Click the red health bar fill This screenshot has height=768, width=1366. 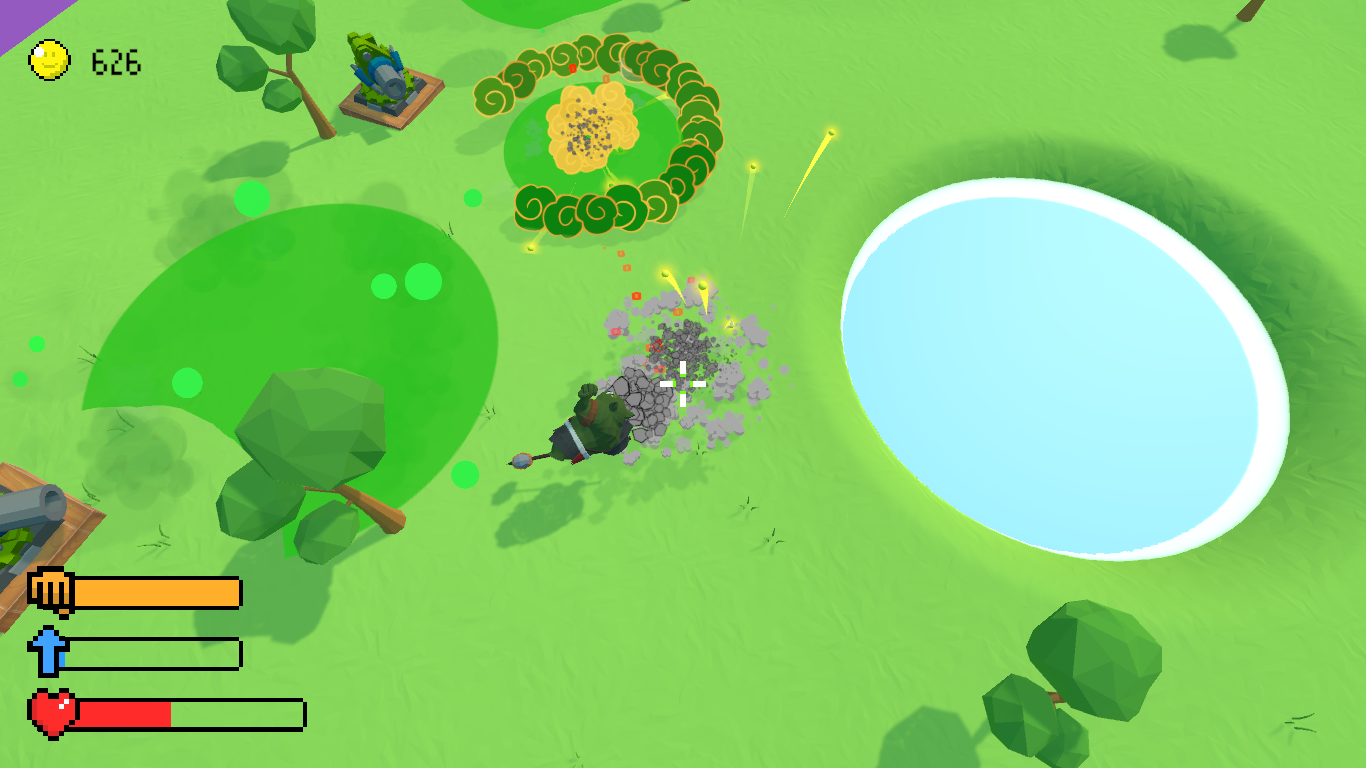pyautogui.click(x=125, y=713)
